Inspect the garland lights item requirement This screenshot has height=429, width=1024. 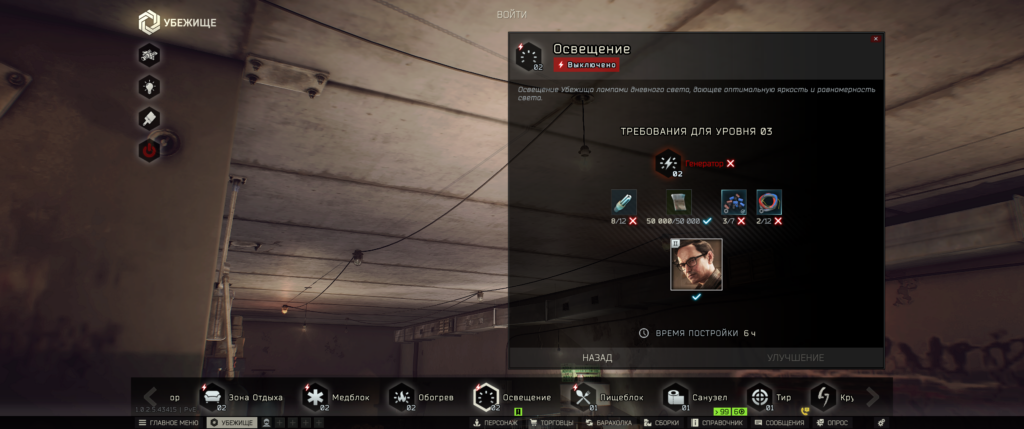pos(733,202)
